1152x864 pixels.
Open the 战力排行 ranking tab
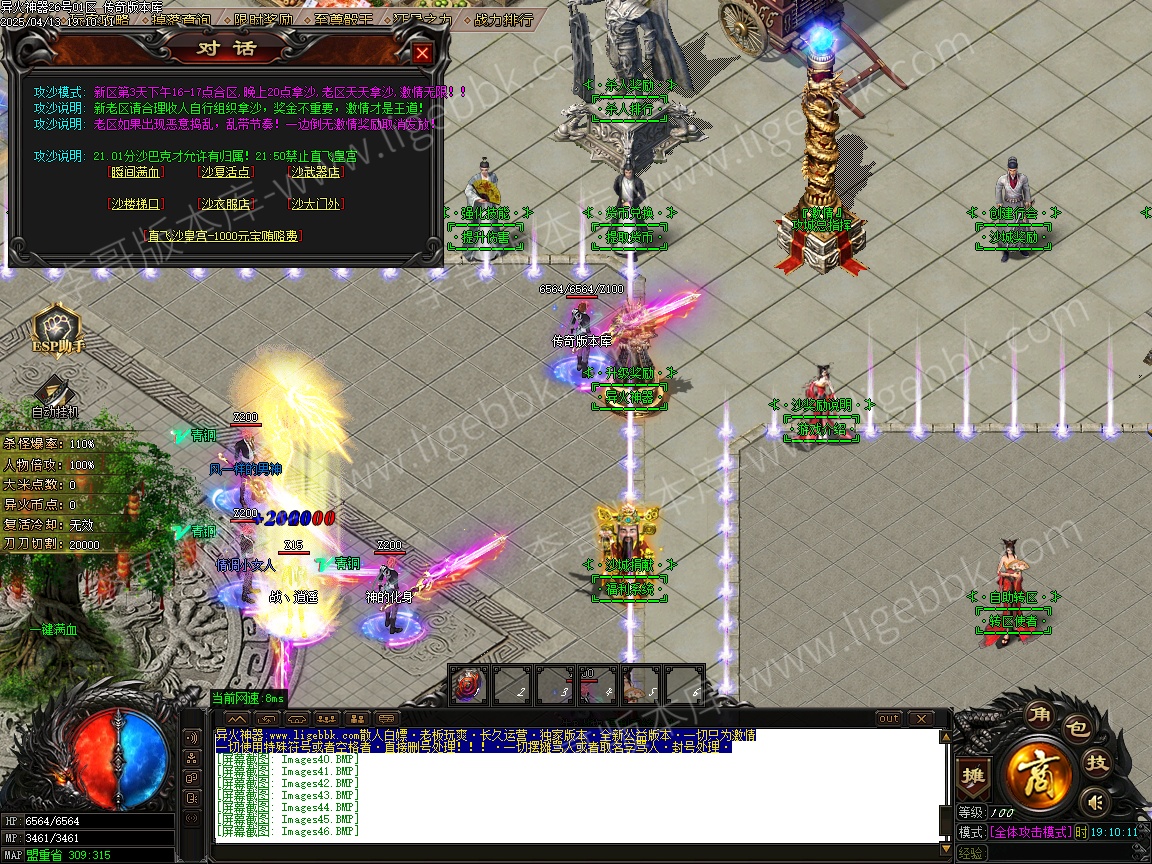point(501,19)
